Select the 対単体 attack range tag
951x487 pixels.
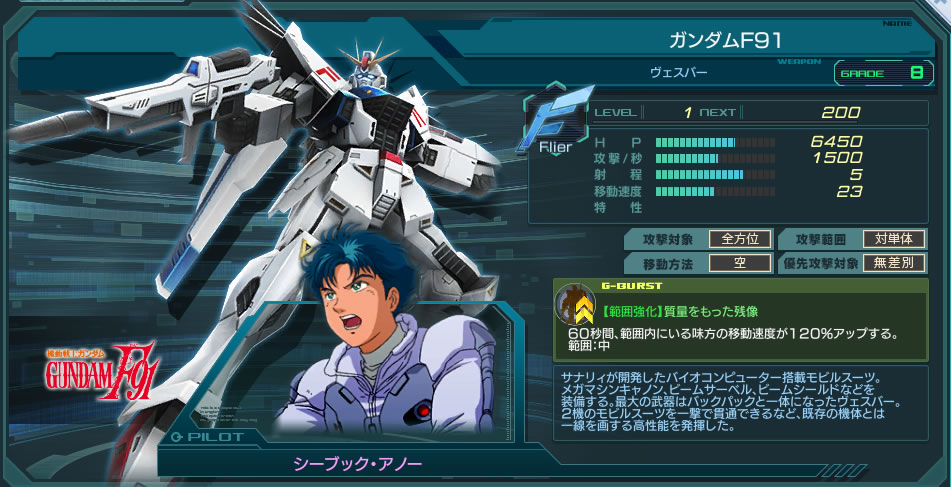click(x=893, y=239)
